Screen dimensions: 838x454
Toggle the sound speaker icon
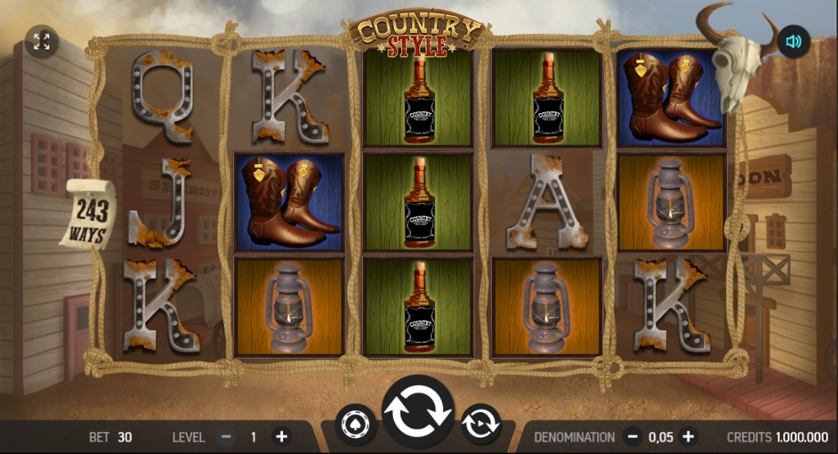(794, 41)
